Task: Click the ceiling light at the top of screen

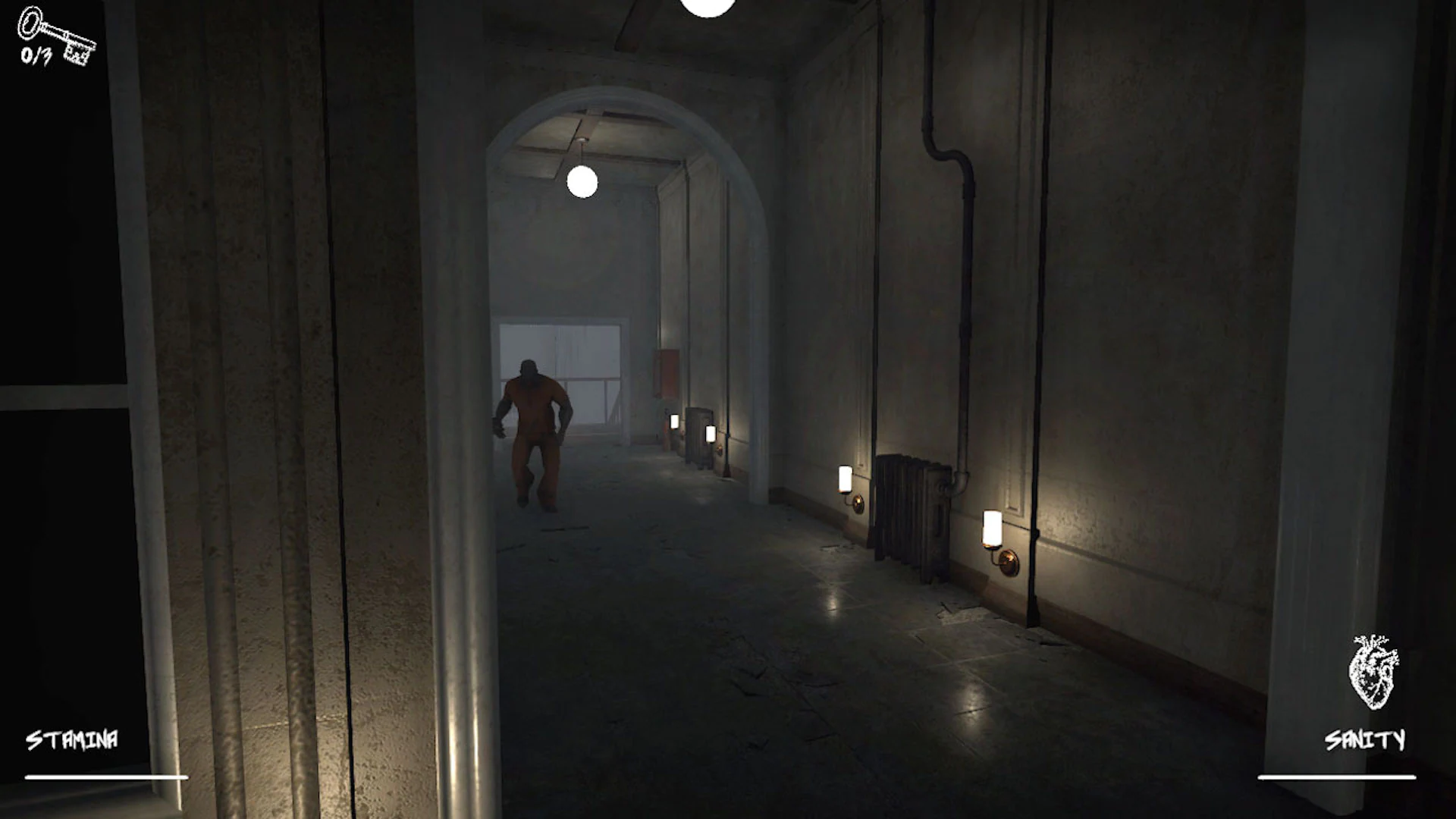Action: click(x=705, y=9)
